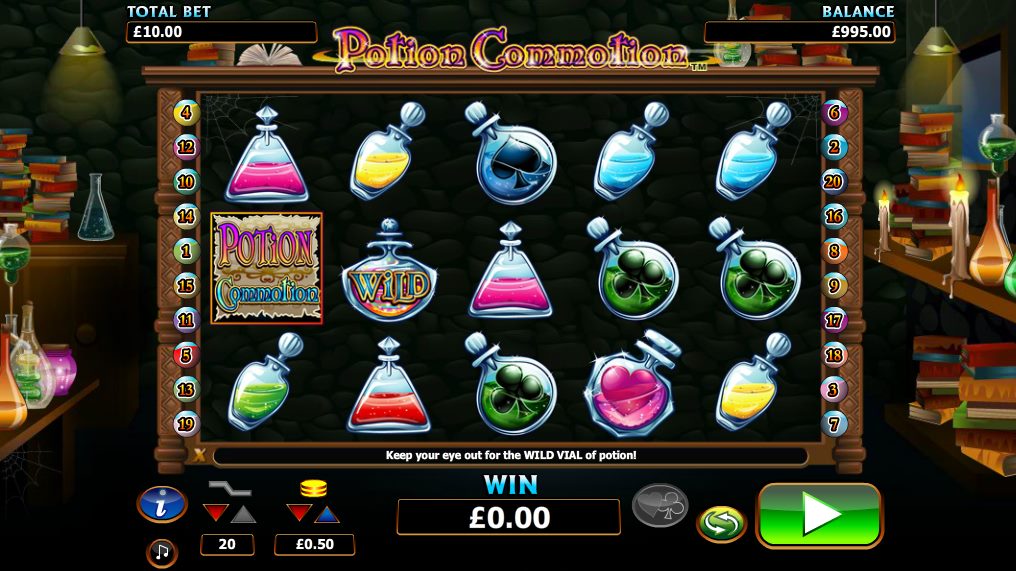This screenshot has height=571, width=1016.
Task: Select payline marker number 17
Action: click(x=834, y=320)
